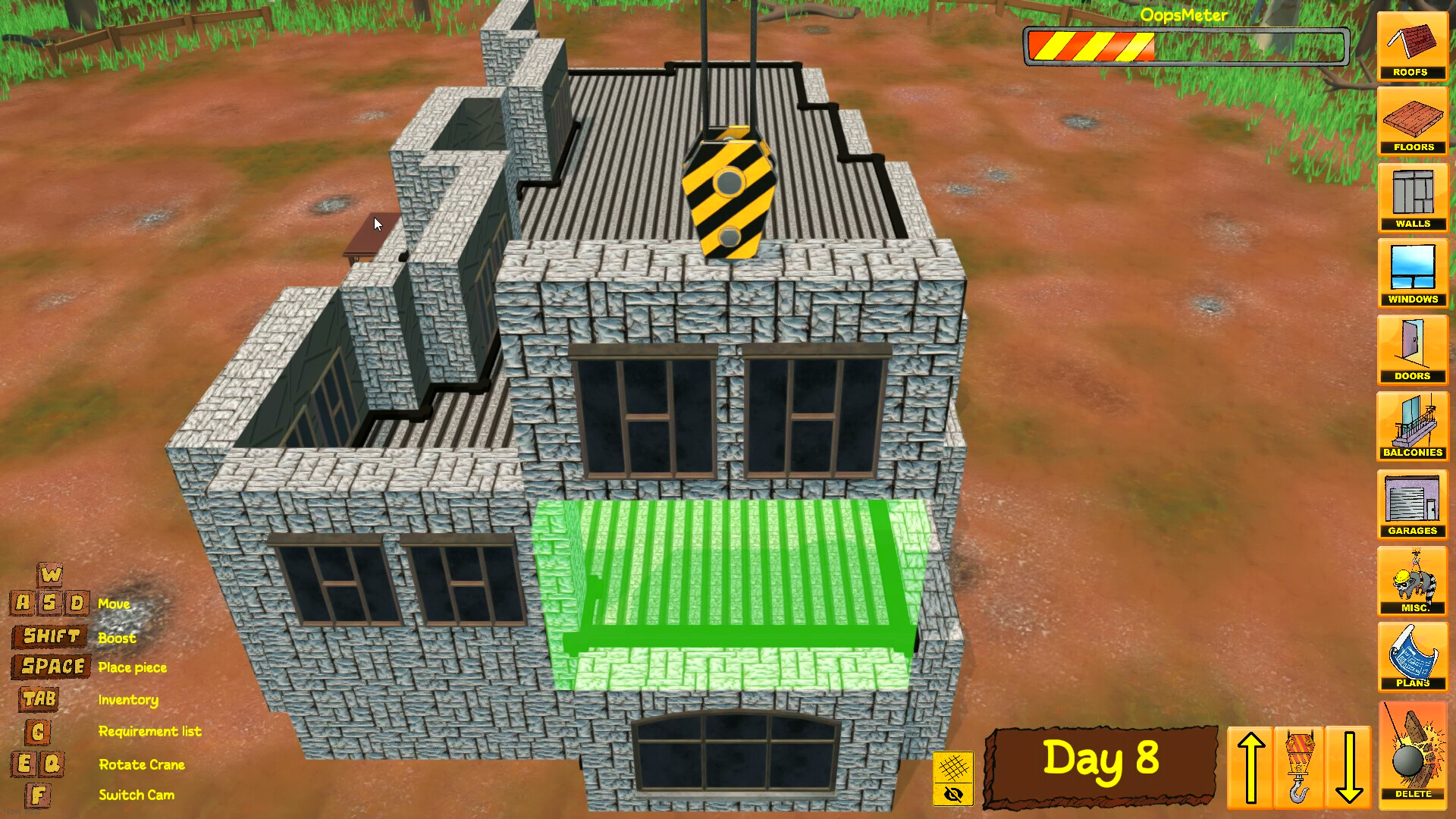Open the Garages piece panel
Screen dimensions: 1456x819
pyautogui.click(x=1412, y=503)
